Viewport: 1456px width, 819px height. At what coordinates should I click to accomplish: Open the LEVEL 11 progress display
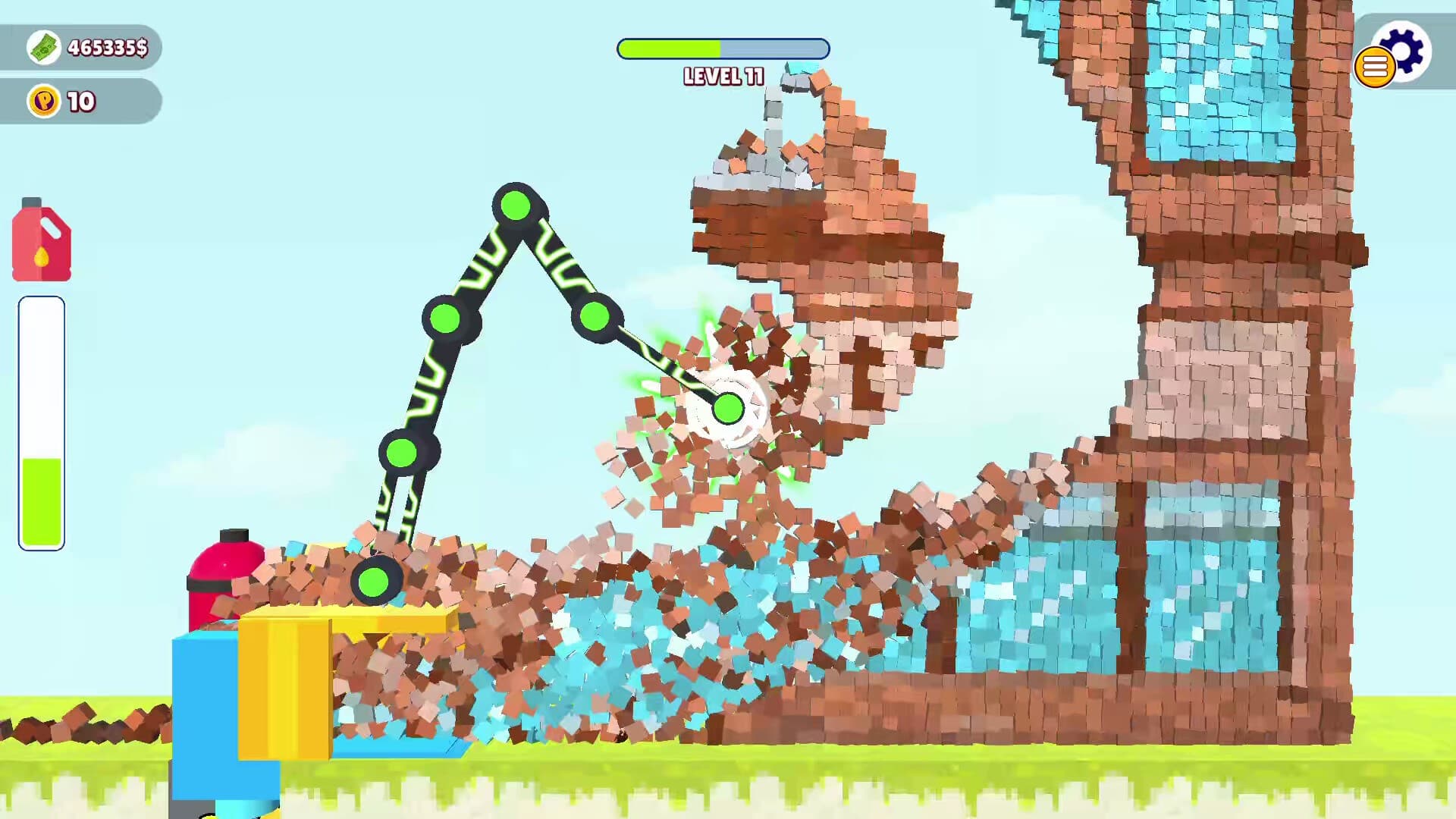click(x=723, y=49)
